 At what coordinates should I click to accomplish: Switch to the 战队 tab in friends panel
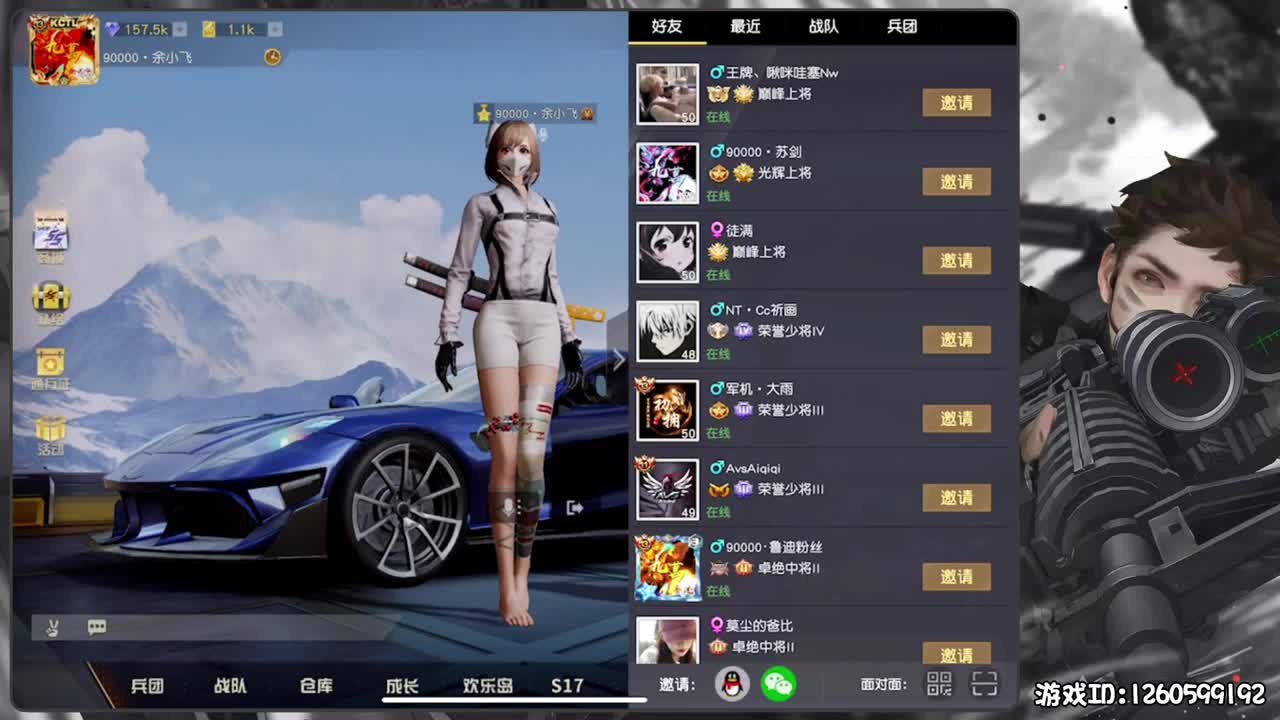click(822, 27)
